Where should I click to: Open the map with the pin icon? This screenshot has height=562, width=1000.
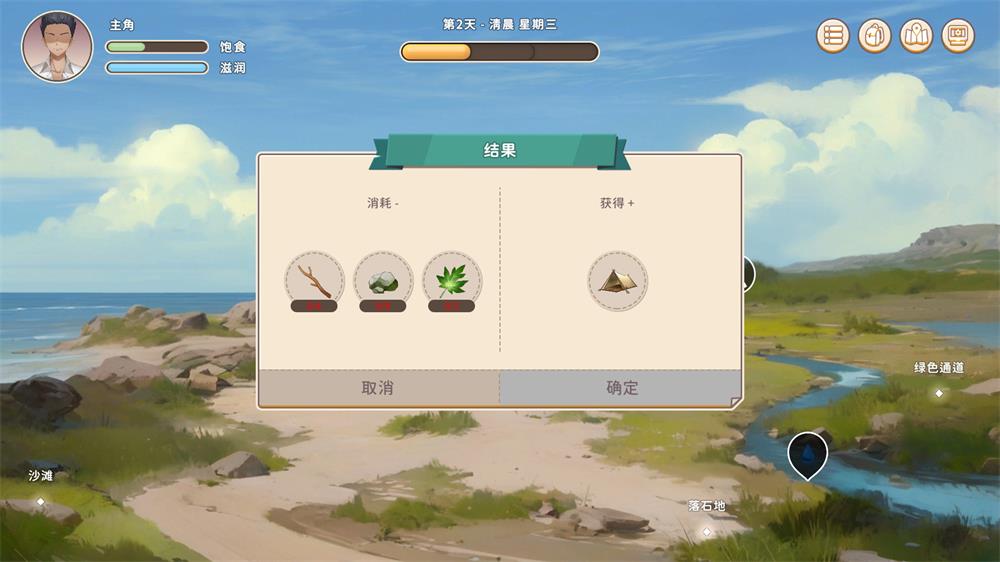916,36
